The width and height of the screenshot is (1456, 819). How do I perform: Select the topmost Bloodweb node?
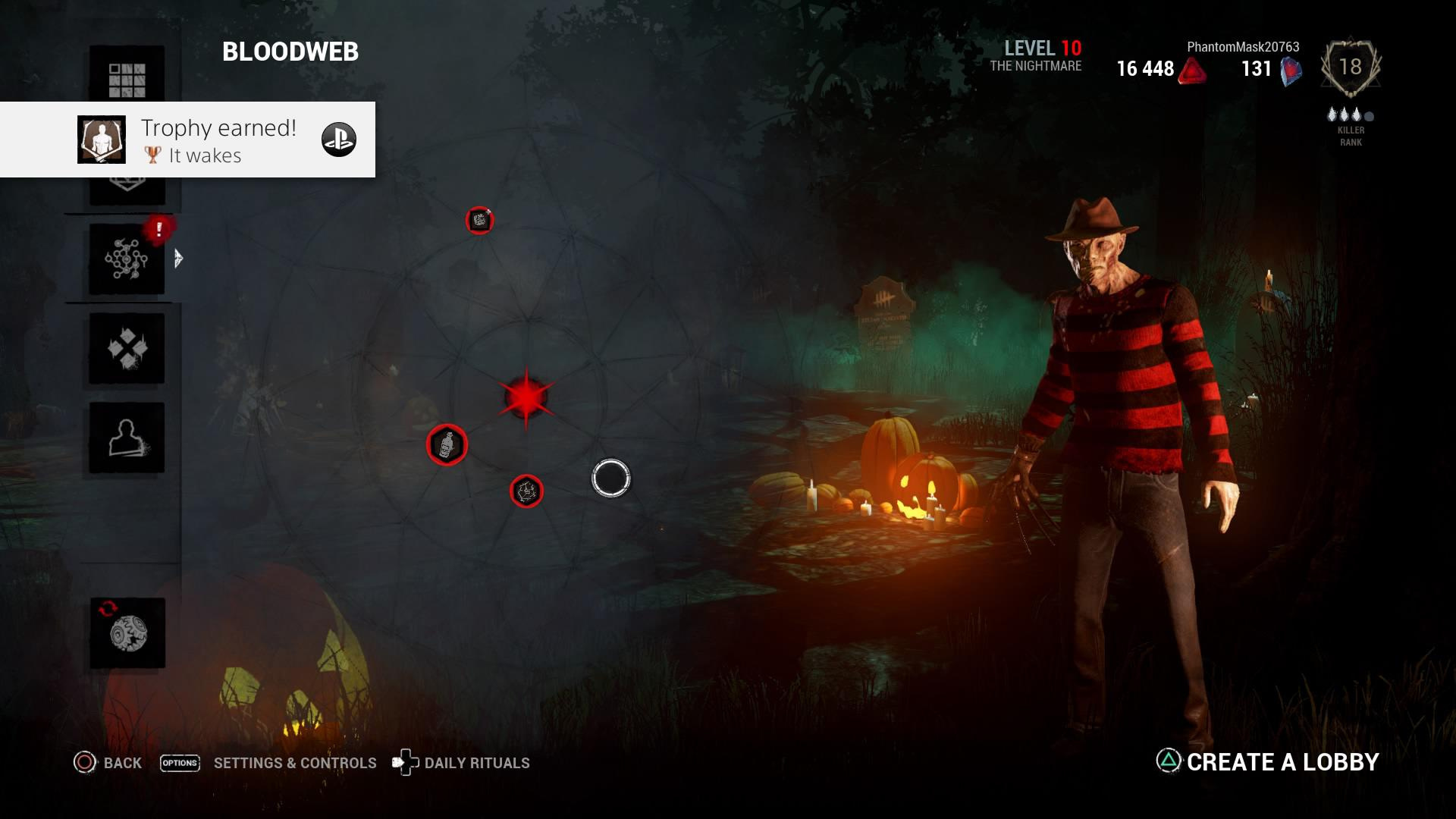coord(479,221)
